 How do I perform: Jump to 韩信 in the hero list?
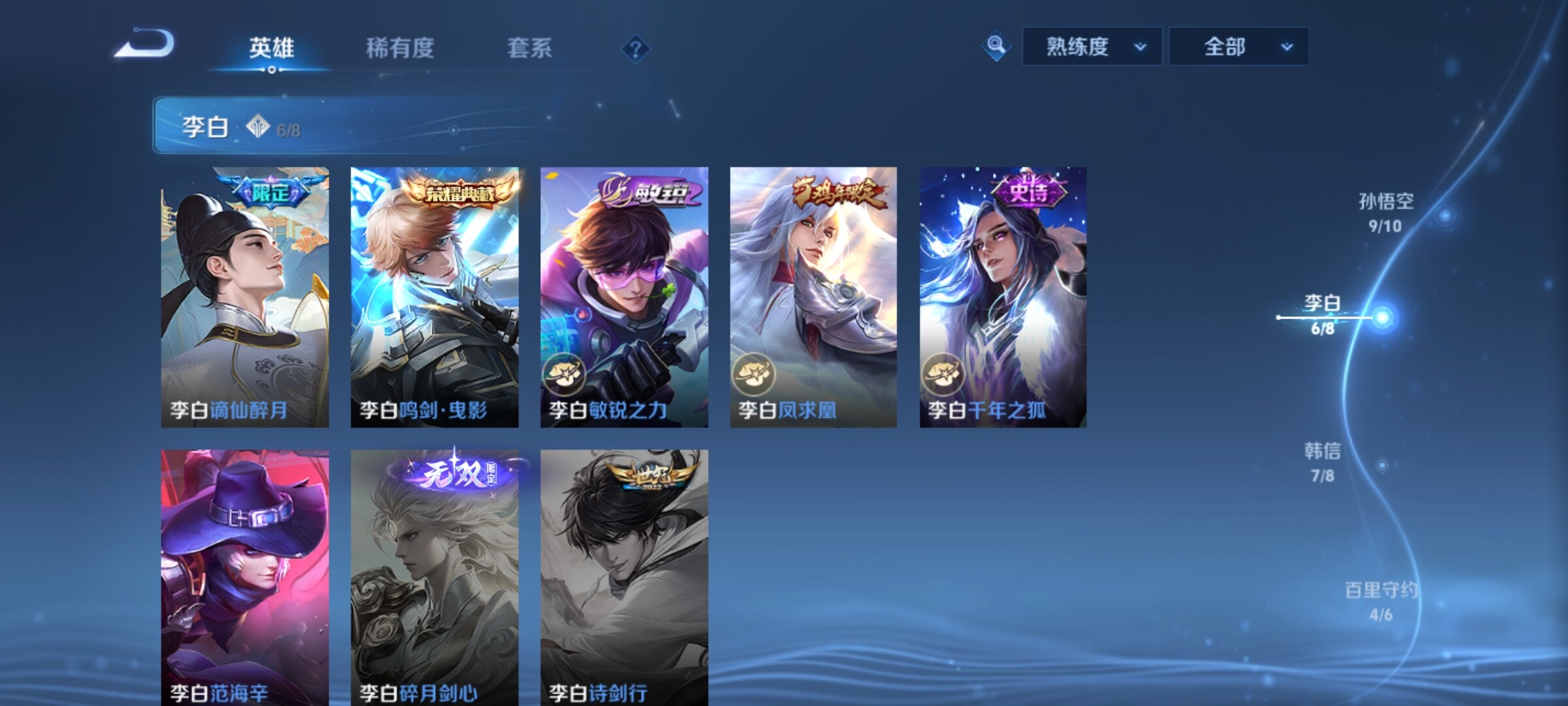tap(1323, 462)
